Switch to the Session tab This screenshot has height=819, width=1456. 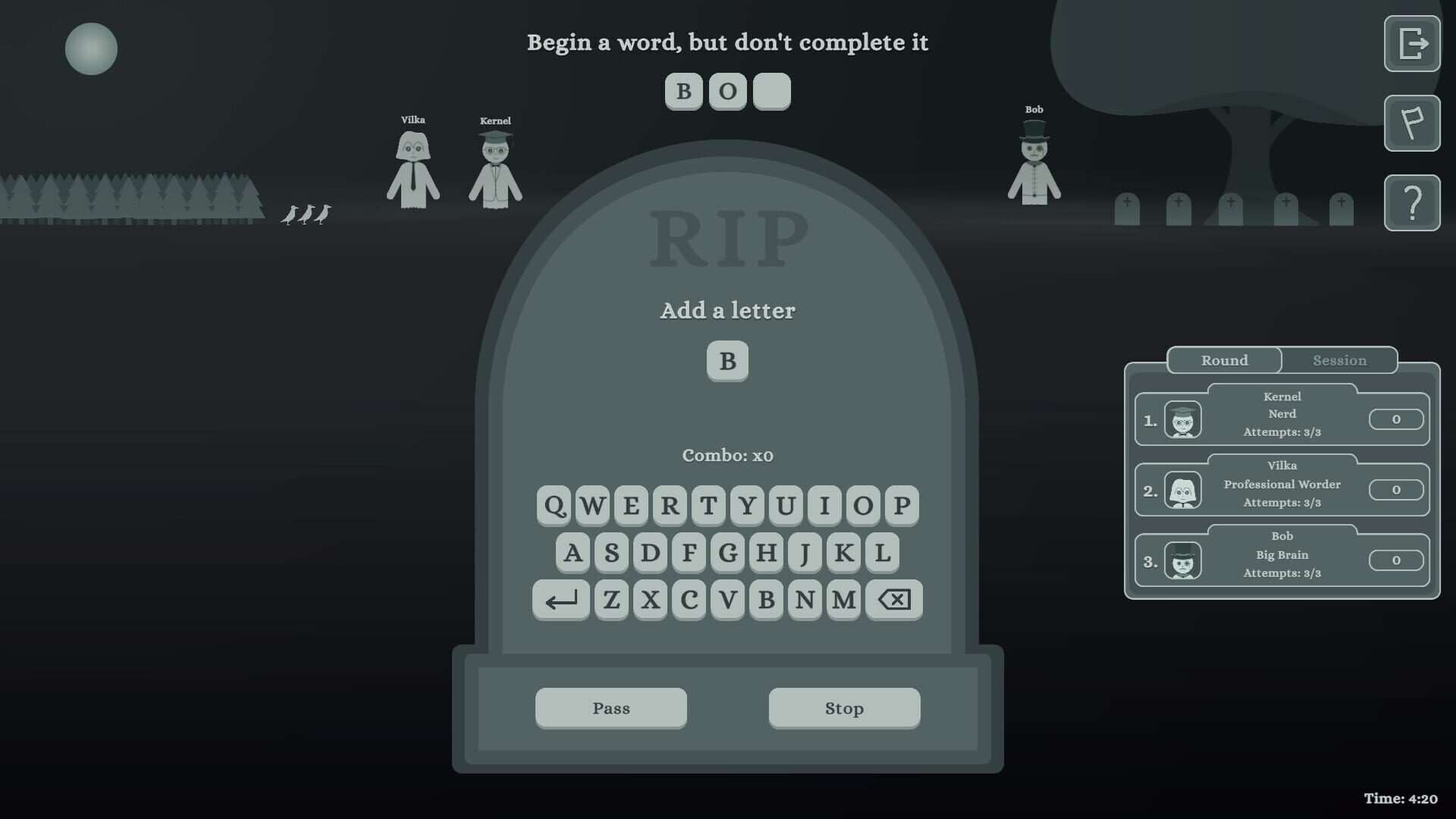point(1339,360)
